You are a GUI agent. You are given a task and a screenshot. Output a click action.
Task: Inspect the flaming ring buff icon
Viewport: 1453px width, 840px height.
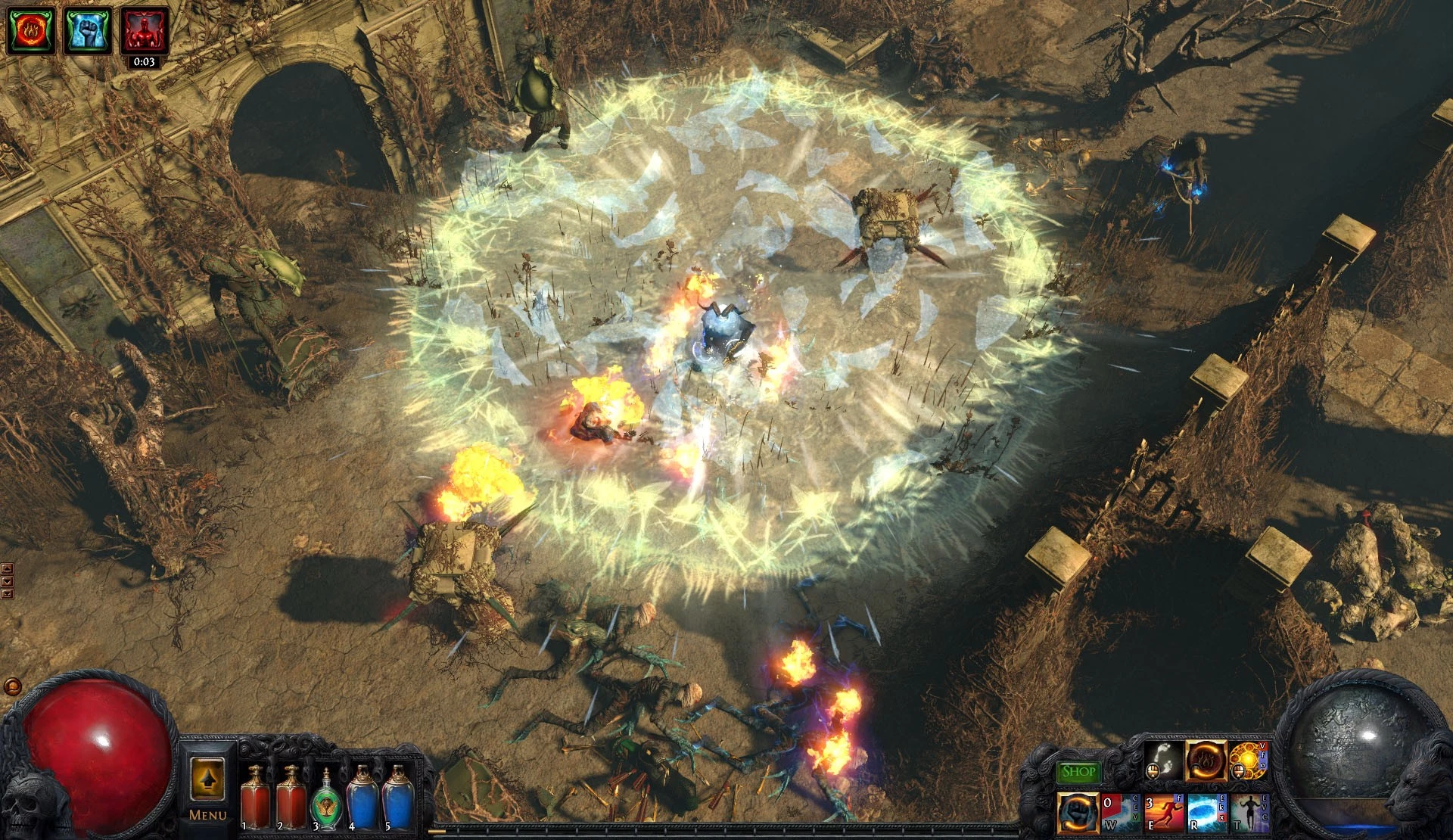tap(31, 30)
